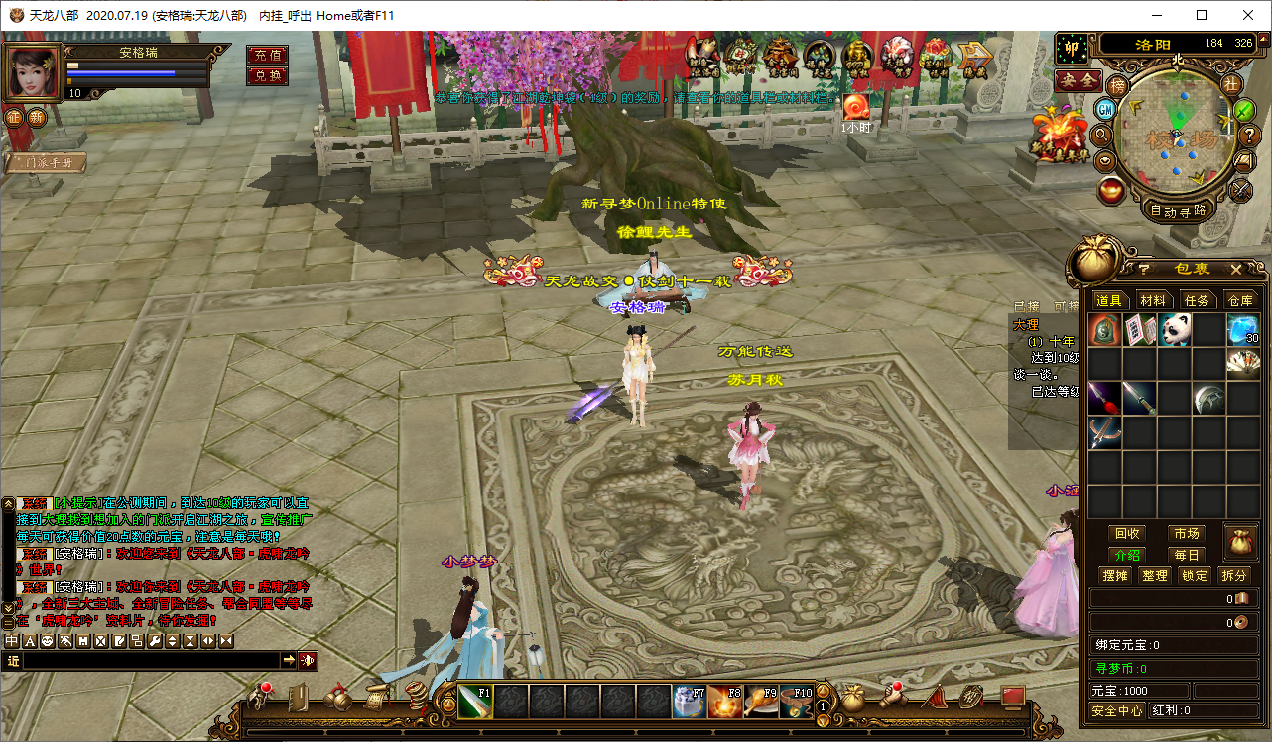The image size is (1272, 742).
Task: Use the F1 sword skill slot
Action: coord(475,701)
